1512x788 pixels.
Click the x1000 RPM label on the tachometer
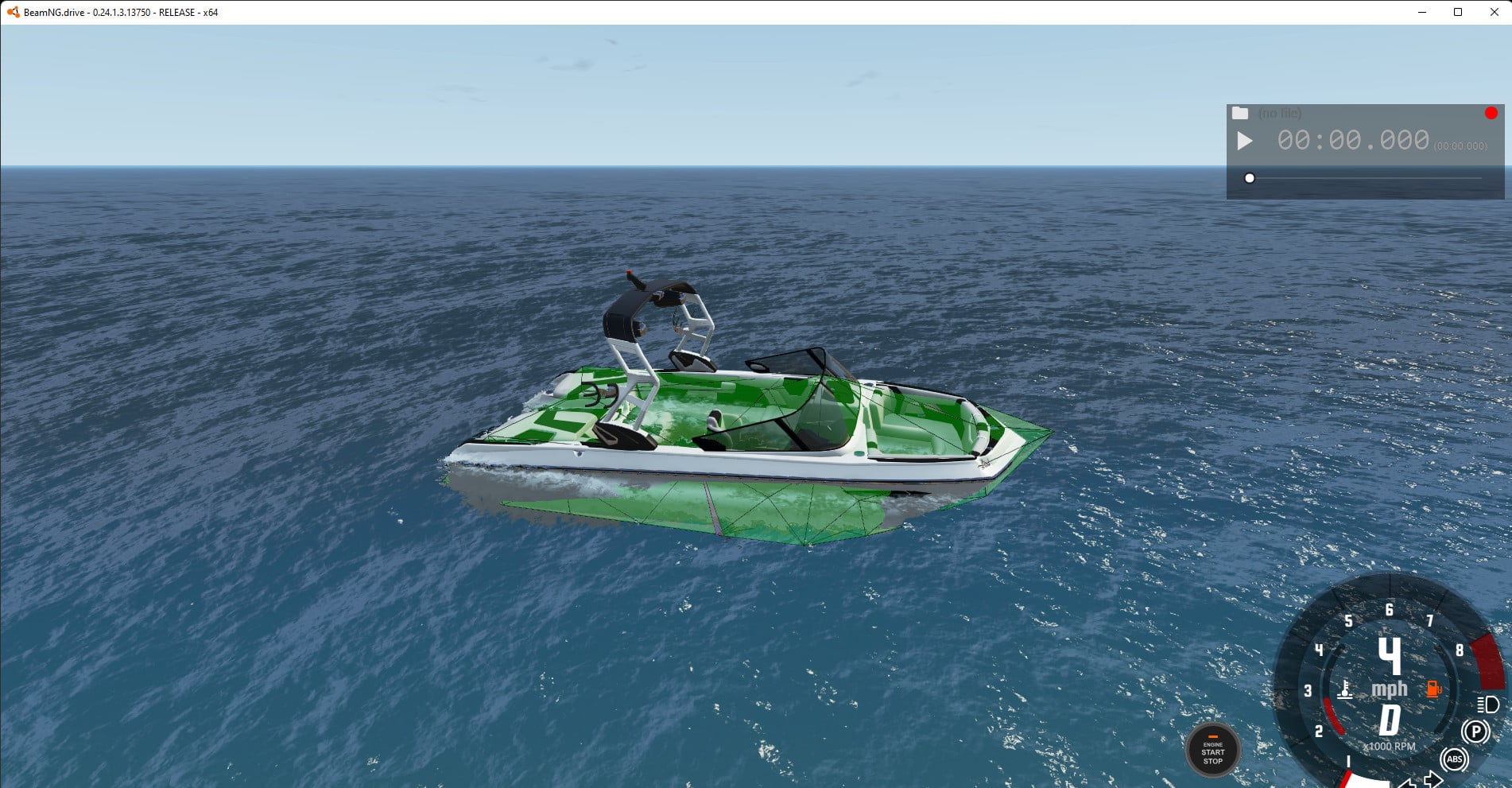pyautogui.click(x=1390, y=746)
